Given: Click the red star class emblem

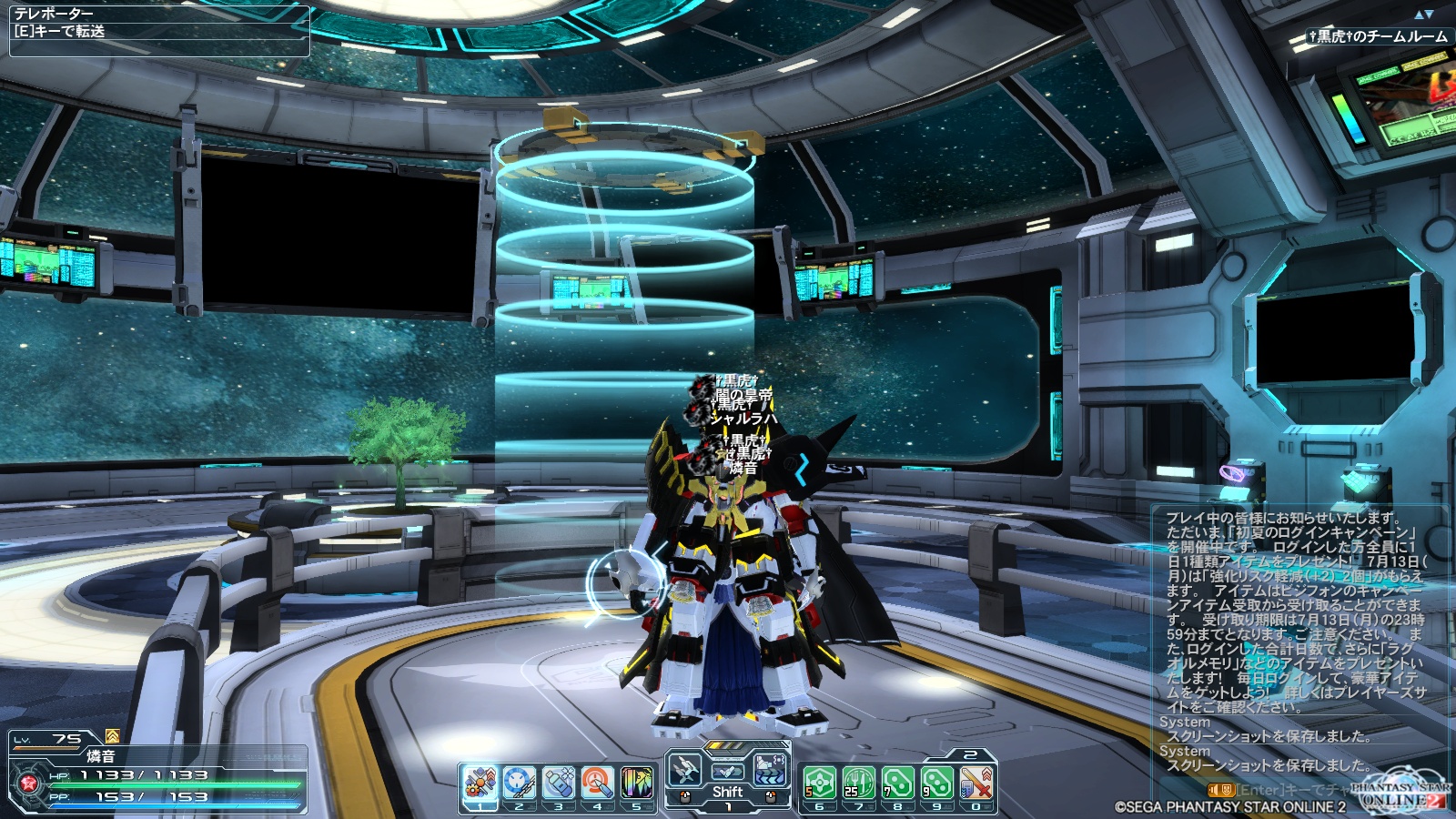Looking at the screenshot, I should point(27,784).
